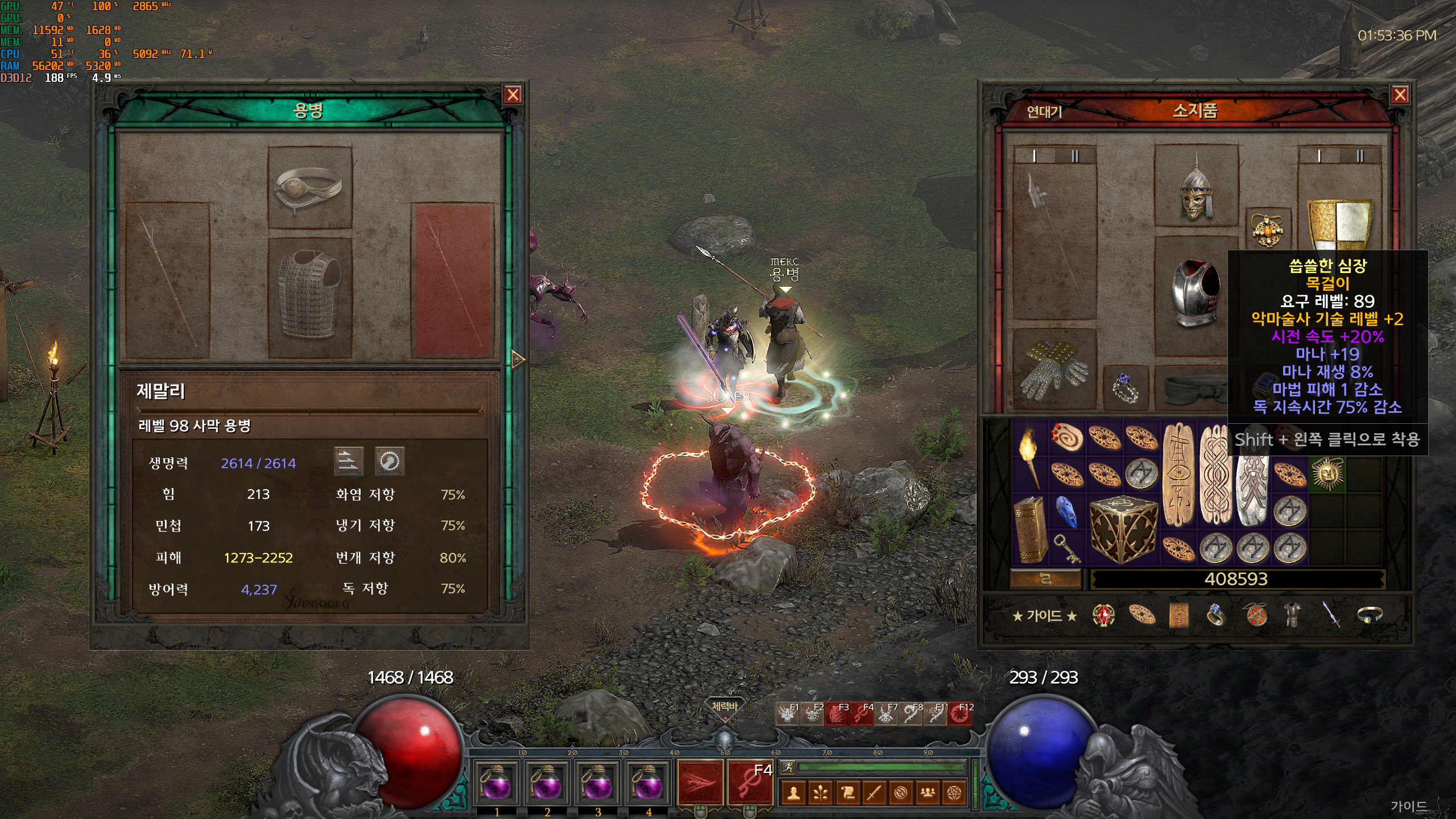
Task: Select the golden sun charm
Action: [1327, 473]
